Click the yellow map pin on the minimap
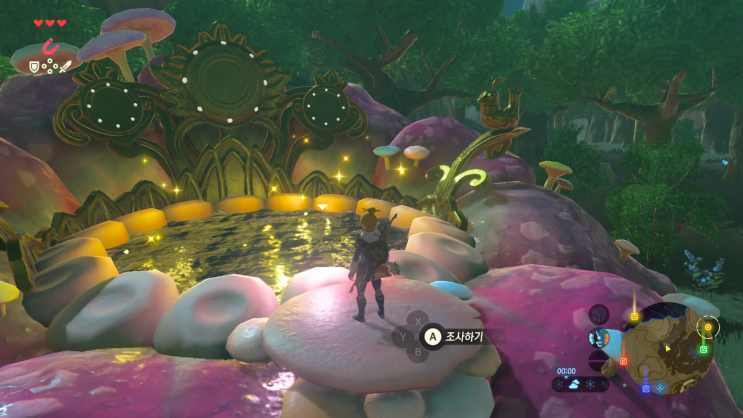This screenshot has width=743, height=418. click(x=634, y=317)
